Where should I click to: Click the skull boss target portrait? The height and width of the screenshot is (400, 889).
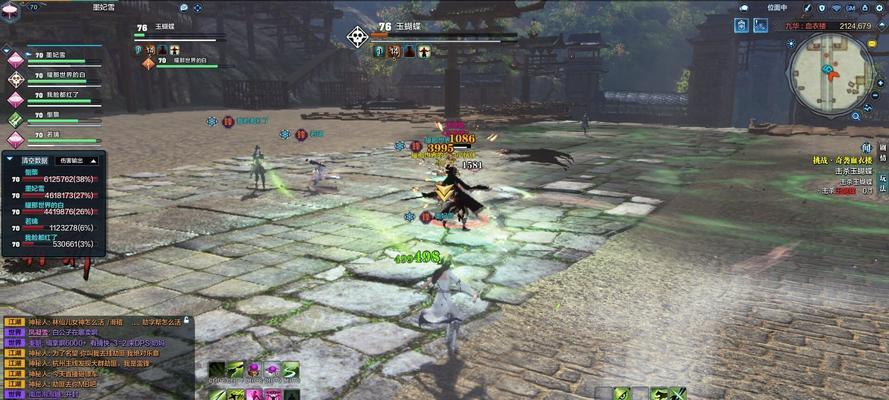pyautogui.click(x=357, y=37)
